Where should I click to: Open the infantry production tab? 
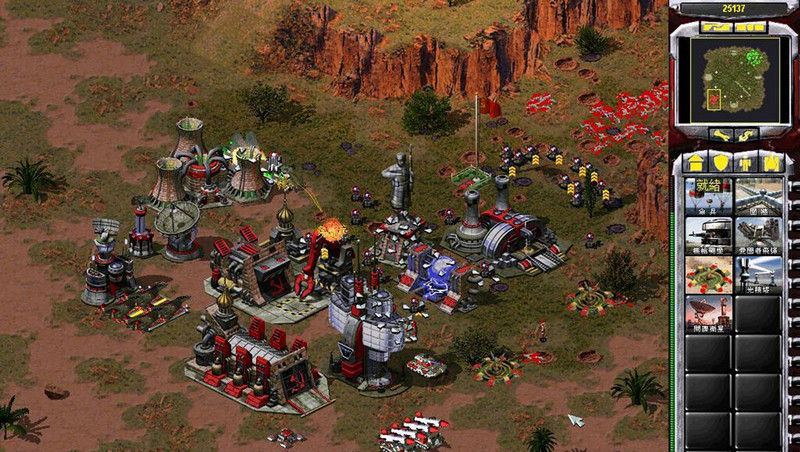tap(744, 162)
